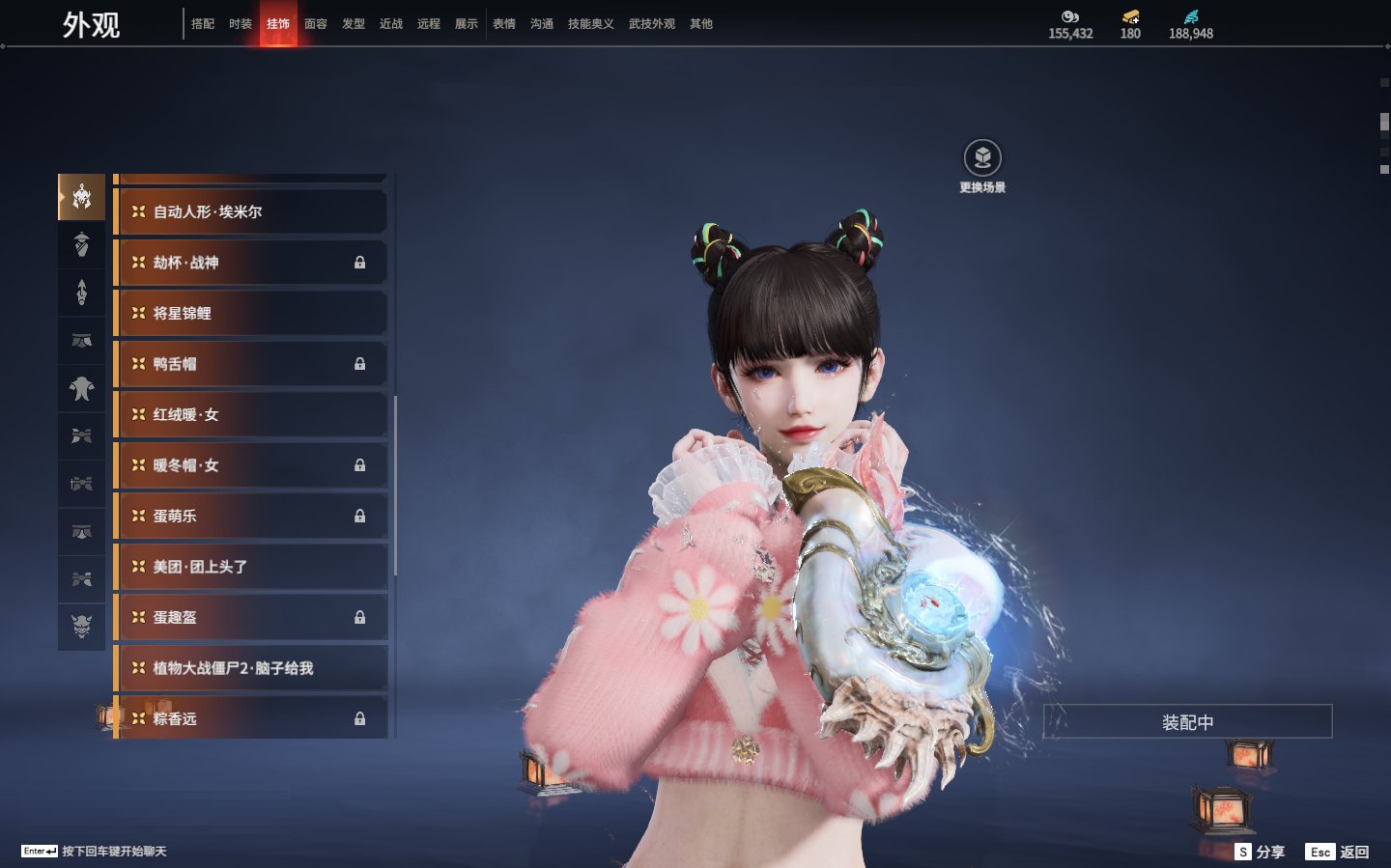The height and width of the screenshot is (868, 1391).
Task: Select the 面容 tab
Action: [x=316, y=24]
